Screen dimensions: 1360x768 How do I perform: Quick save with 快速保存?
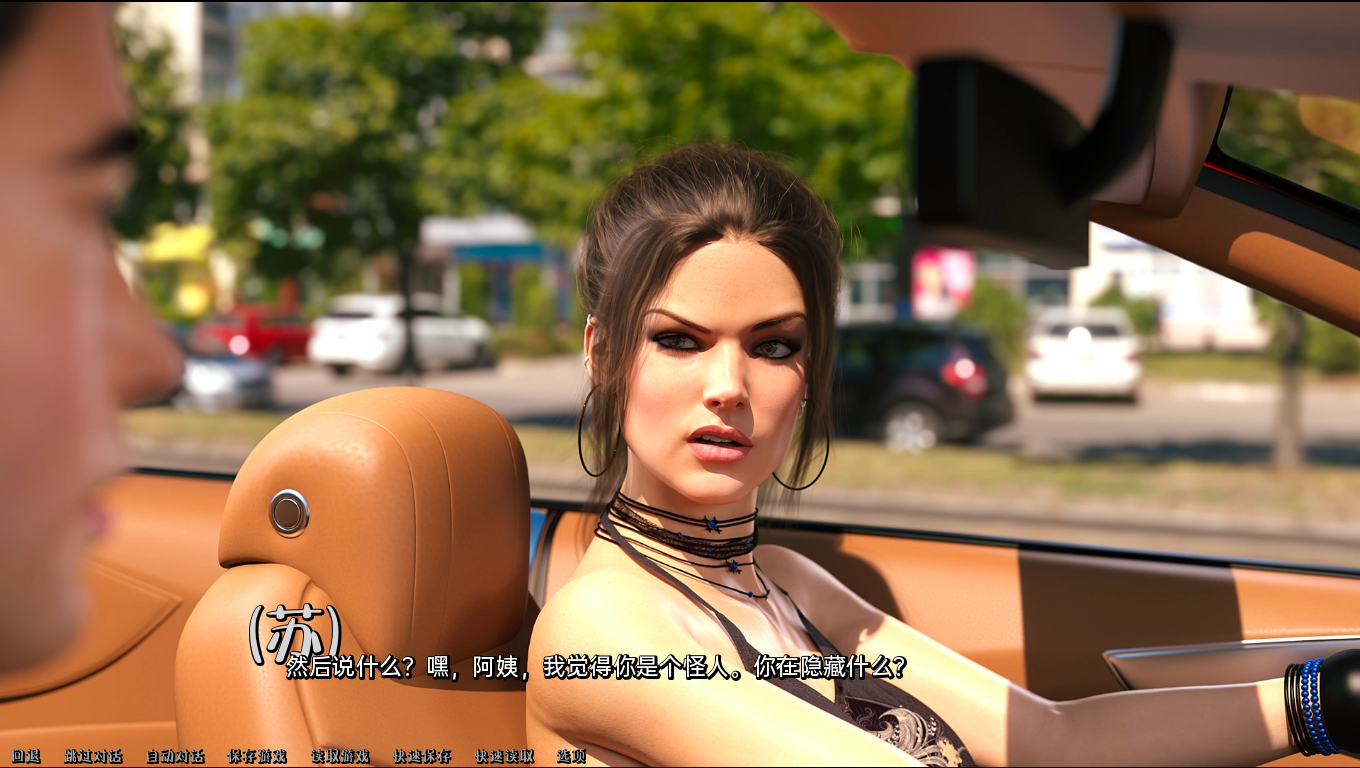(x=422, y=756)
